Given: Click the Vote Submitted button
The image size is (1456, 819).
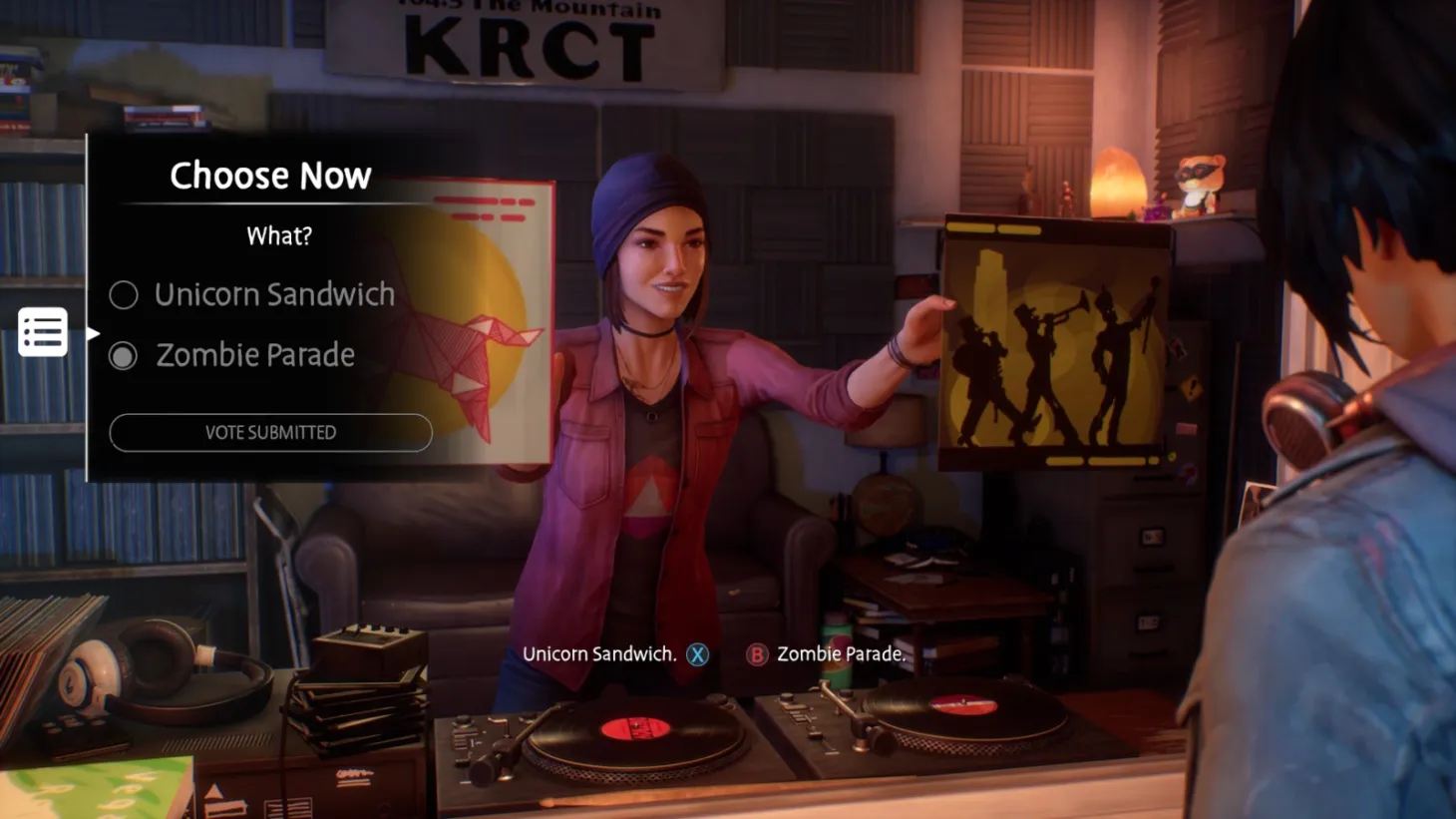Looking at the screenshot, I should click(x=270, y=432).
